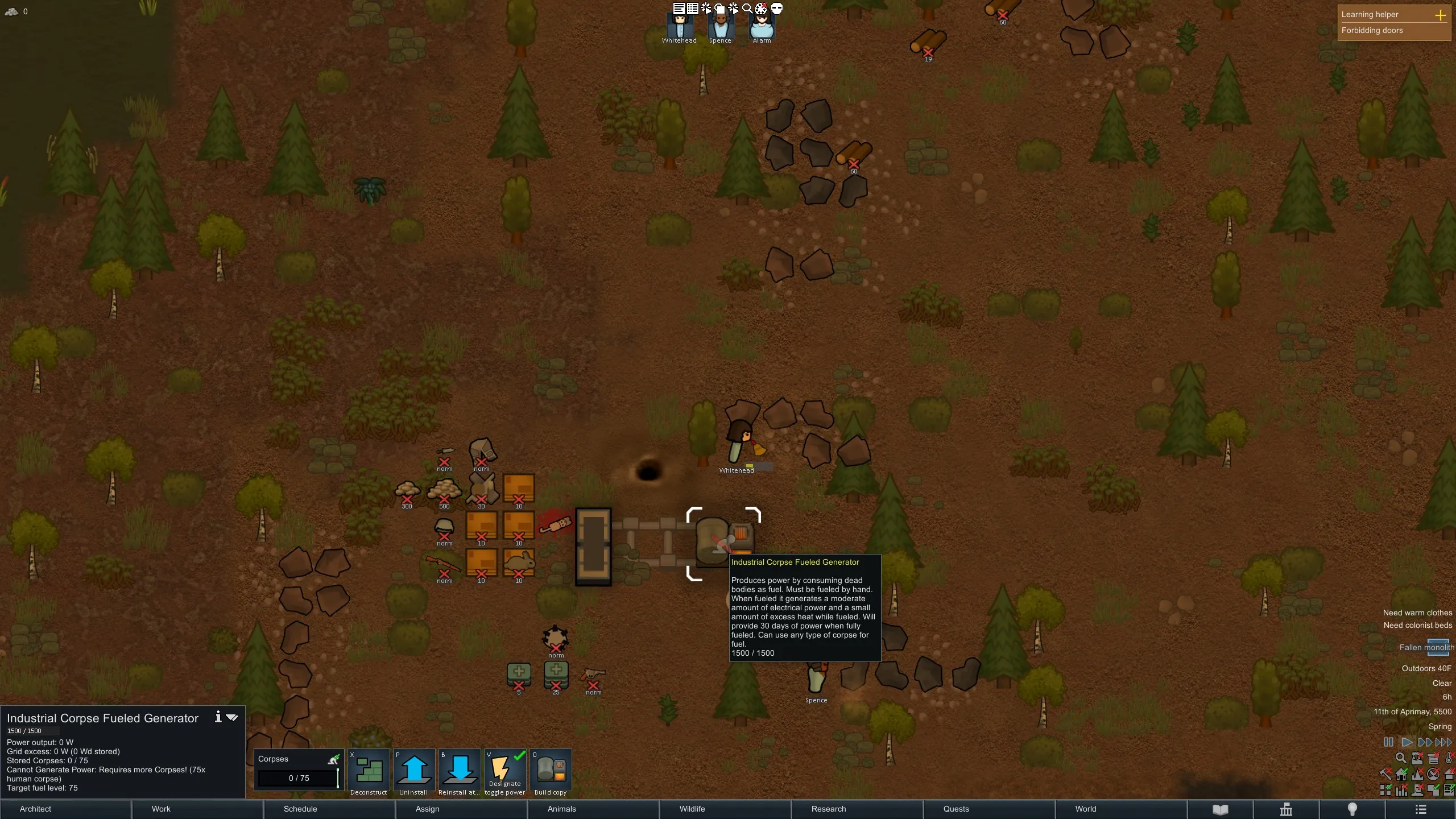The image size is (1456, 819).
Task: Choose the Build copy command
Action: point(551,772)
